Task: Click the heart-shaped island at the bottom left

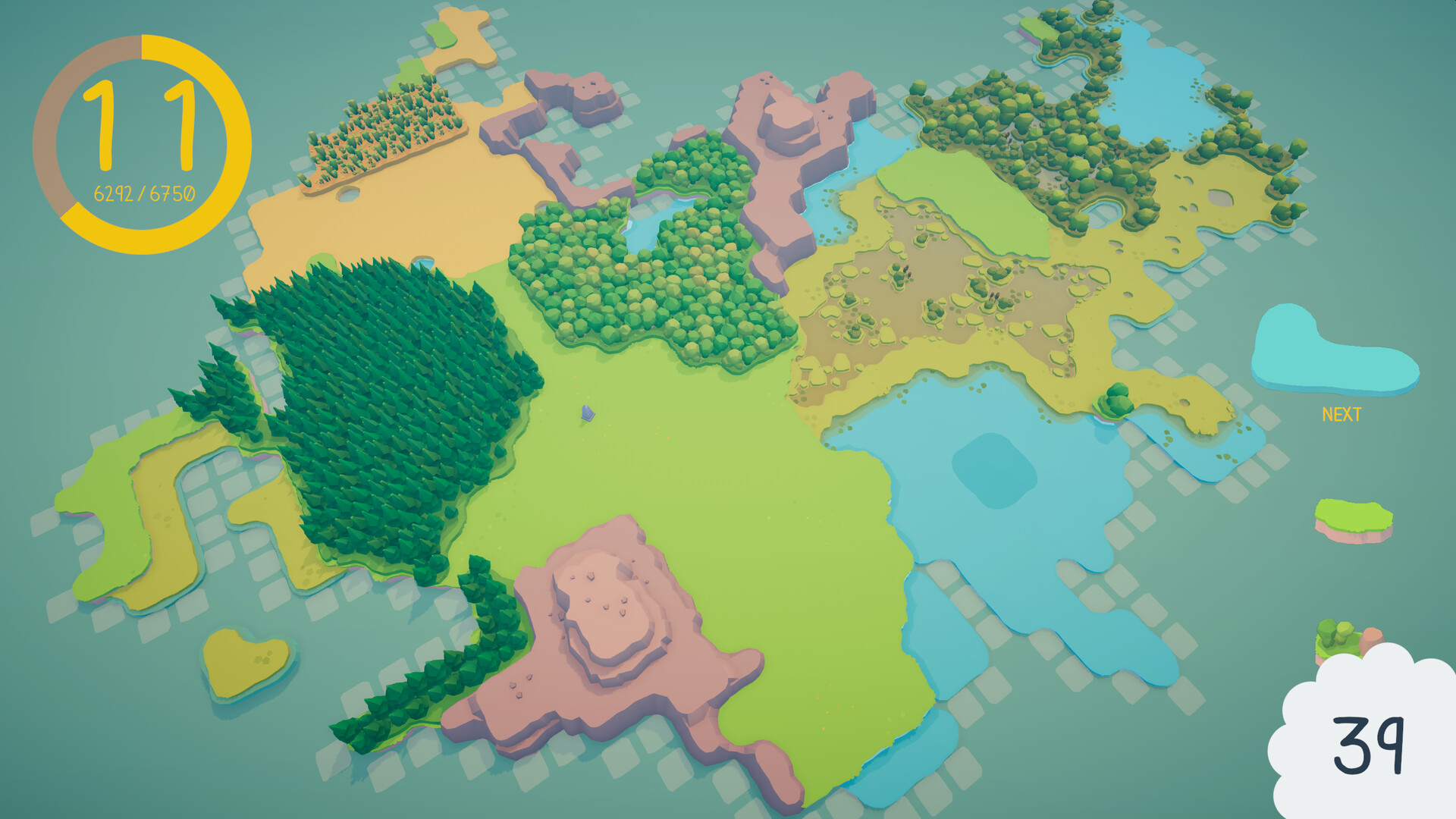Action: 244,661
